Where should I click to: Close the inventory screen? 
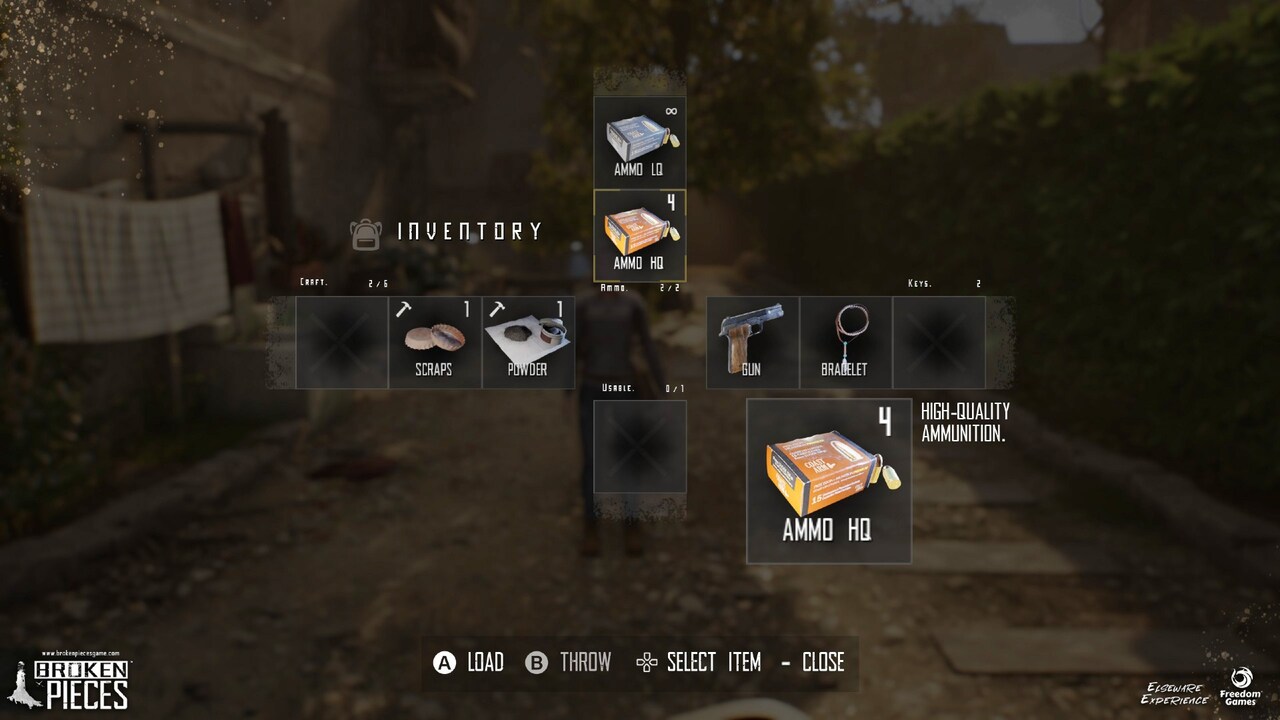point(812,662)
